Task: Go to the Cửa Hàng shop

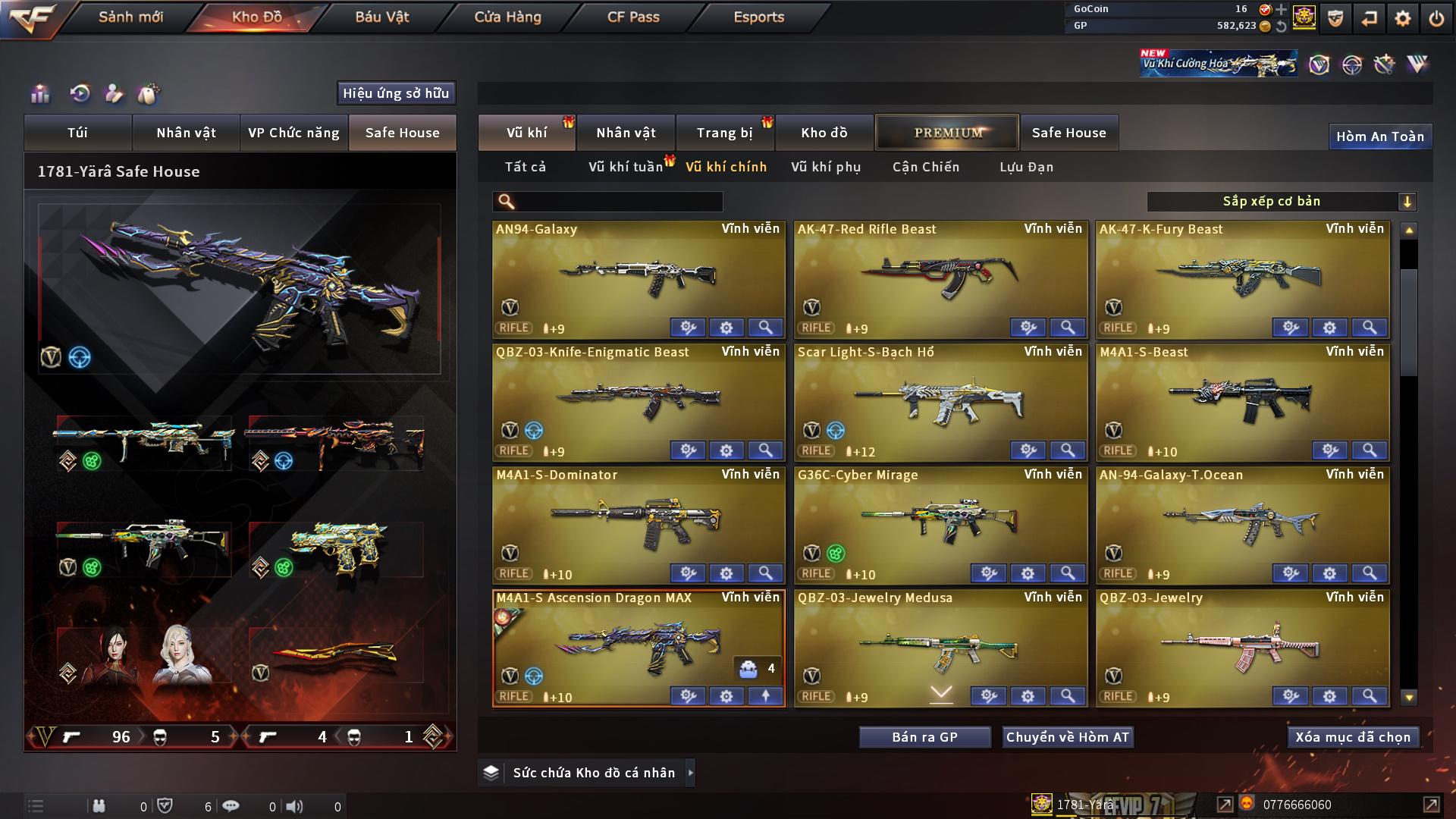Action: tap(507, 17)
